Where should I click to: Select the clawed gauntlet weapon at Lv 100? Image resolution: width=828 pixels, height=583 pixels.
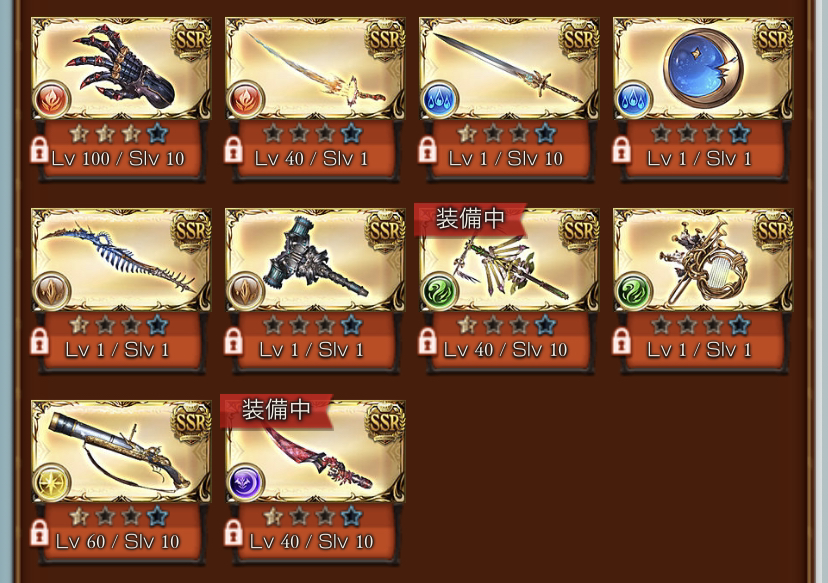[x=121, y=70]
